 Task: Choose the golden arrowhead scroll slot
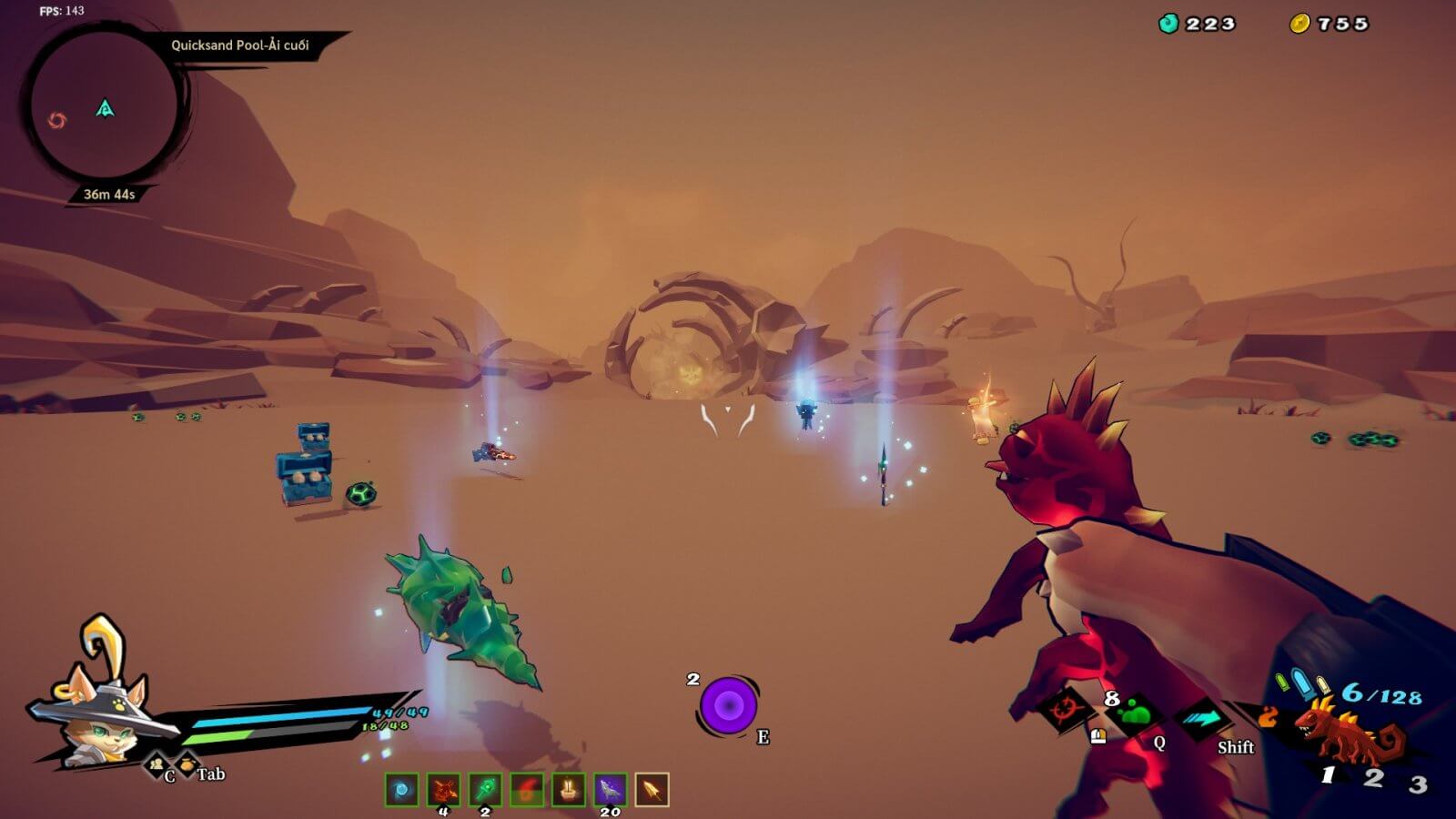click(652, 790)
